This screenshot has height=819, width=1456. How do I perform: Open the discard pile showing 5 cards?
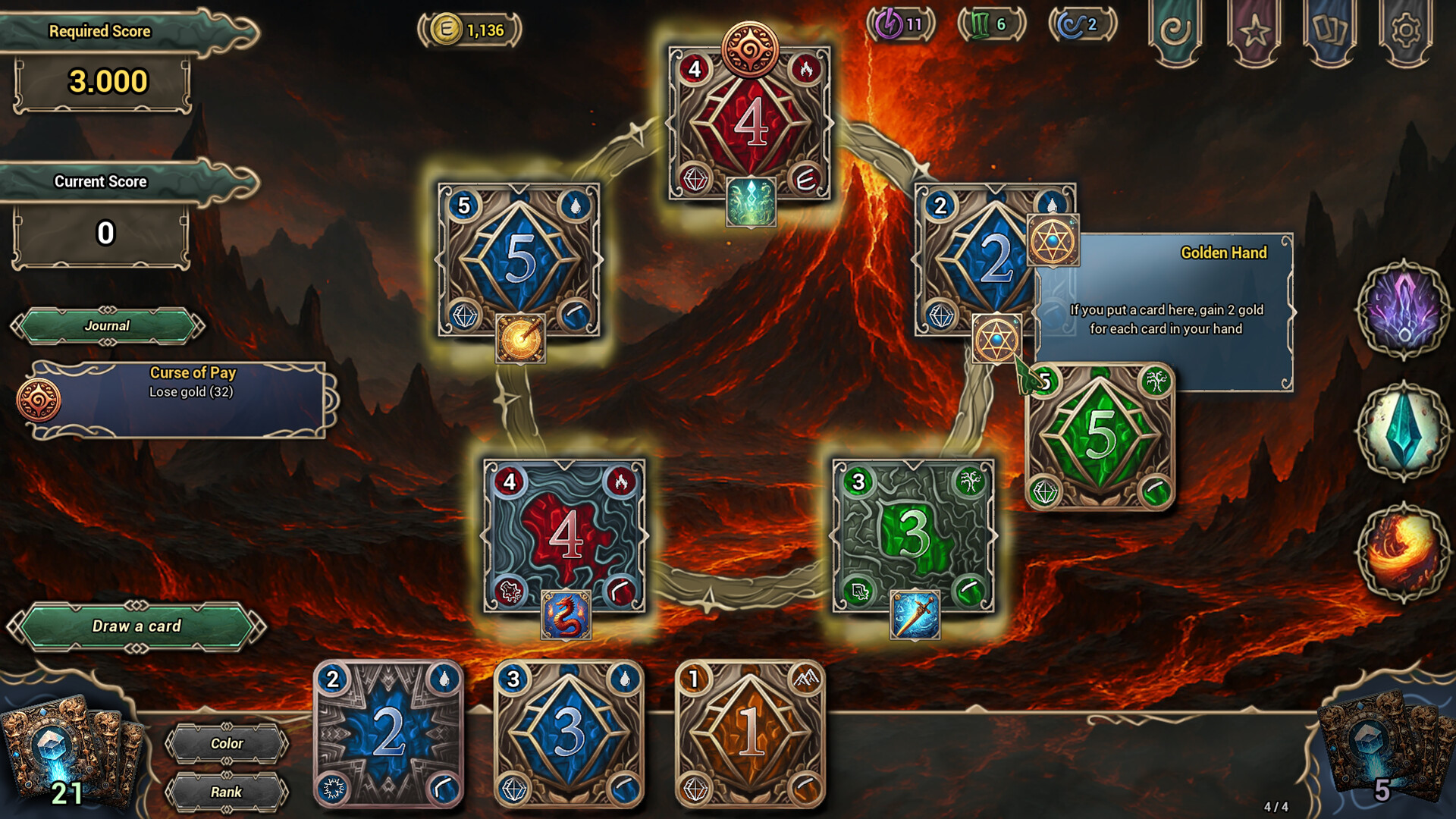1380,751
